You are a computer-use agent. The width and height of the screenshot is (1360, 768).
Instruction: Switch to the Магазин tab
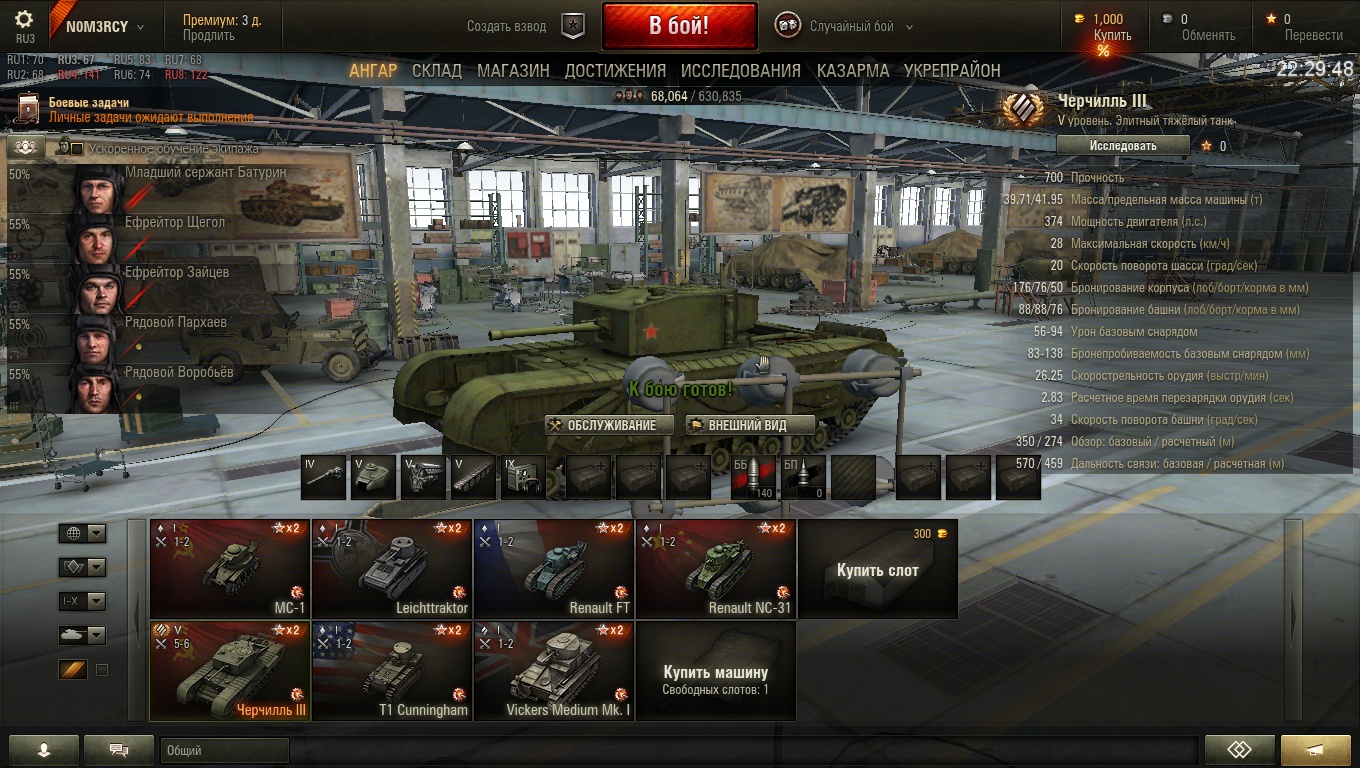(x=513, y=71)
